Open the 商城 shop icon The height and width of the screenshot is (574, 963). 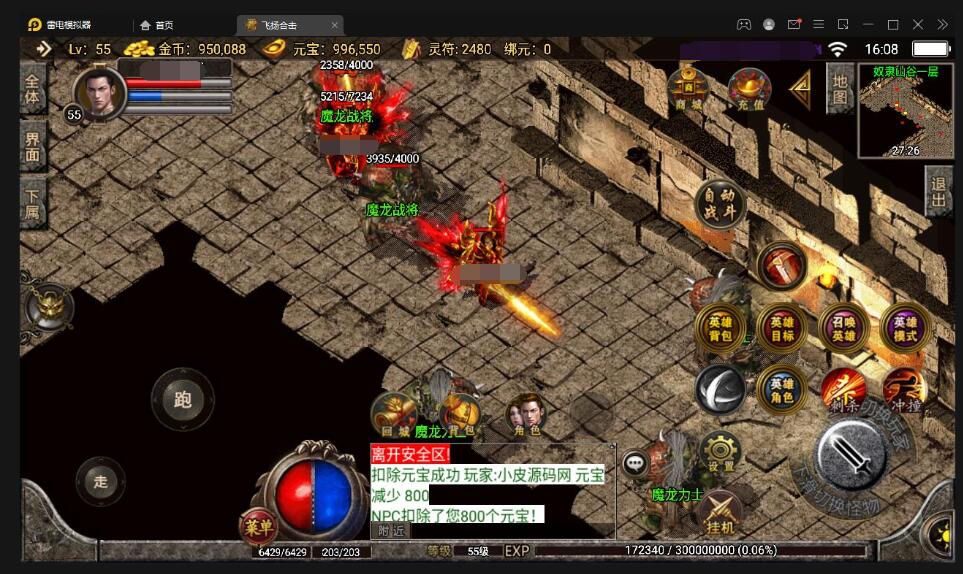click(687, 88)
